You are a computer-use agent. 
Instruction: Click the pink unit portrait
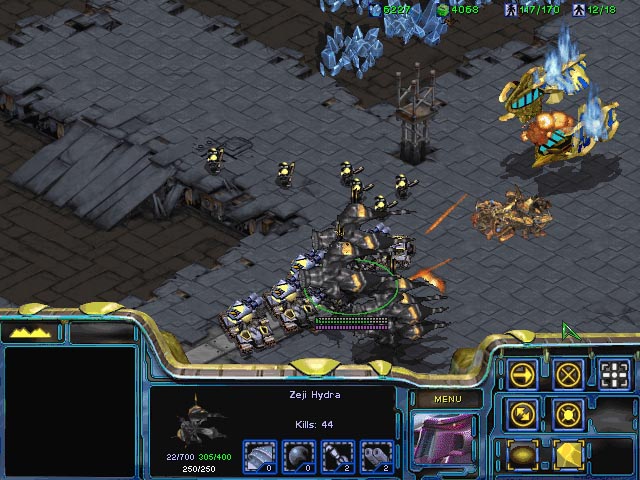pos(446,440)
